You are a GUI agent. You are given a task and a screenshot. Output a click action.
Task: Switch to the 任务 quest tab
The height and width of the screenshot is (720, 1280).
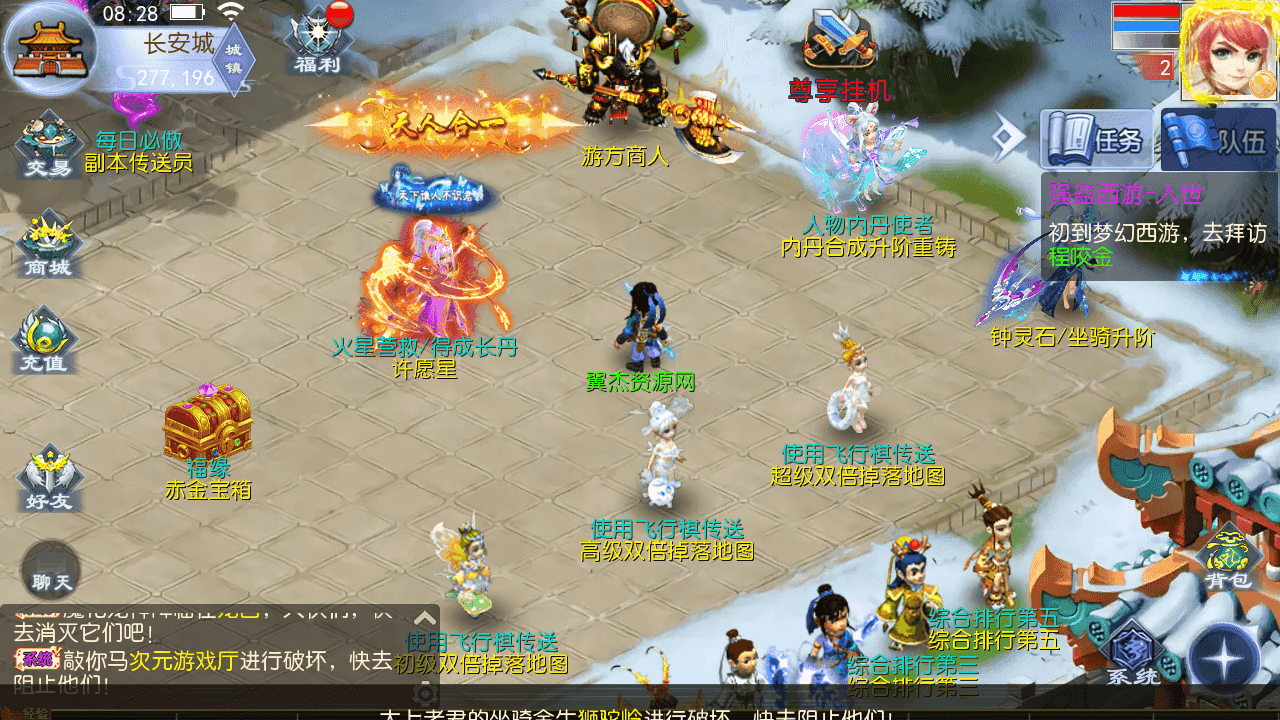pos(1097,139)
